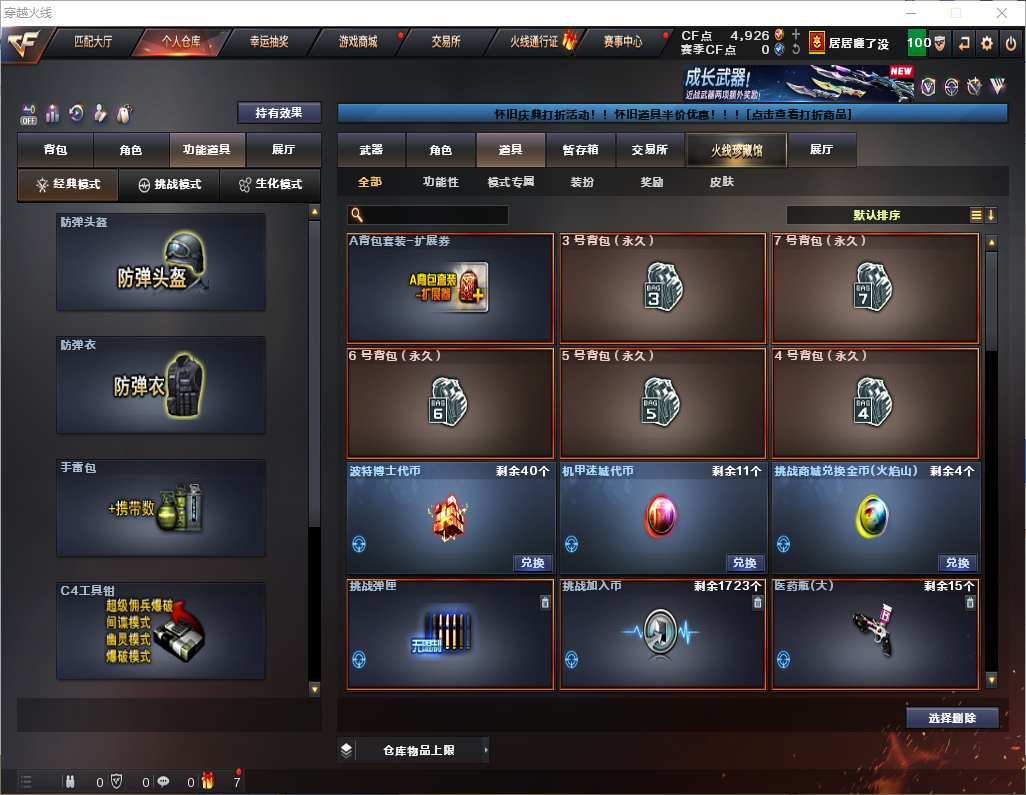Exchange the 波特博士代币 tokens
Screen dimensions: 1026x795
point(533,563)
